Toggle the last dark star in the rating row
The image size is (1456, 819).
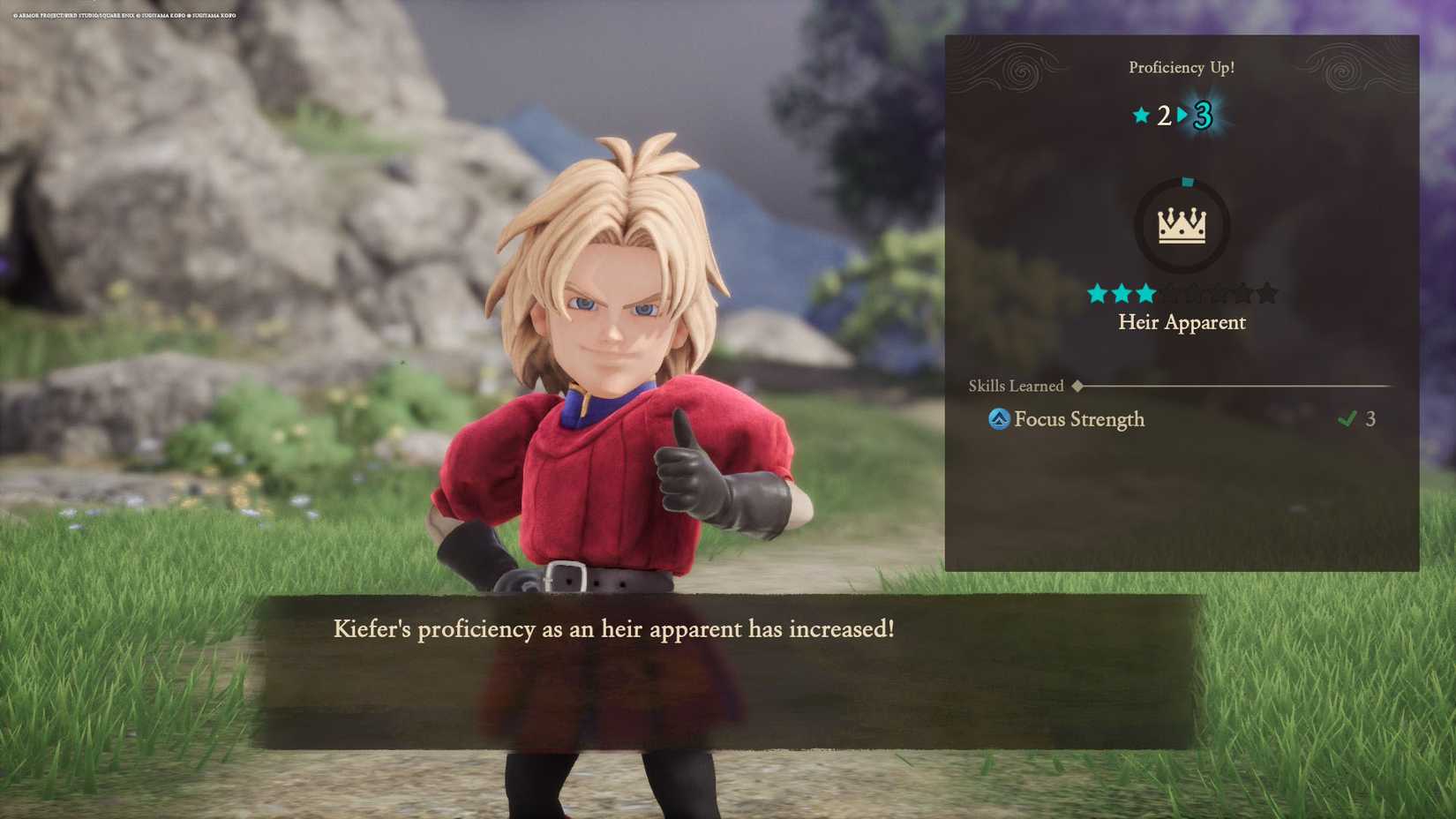[x=1267, y=292]
